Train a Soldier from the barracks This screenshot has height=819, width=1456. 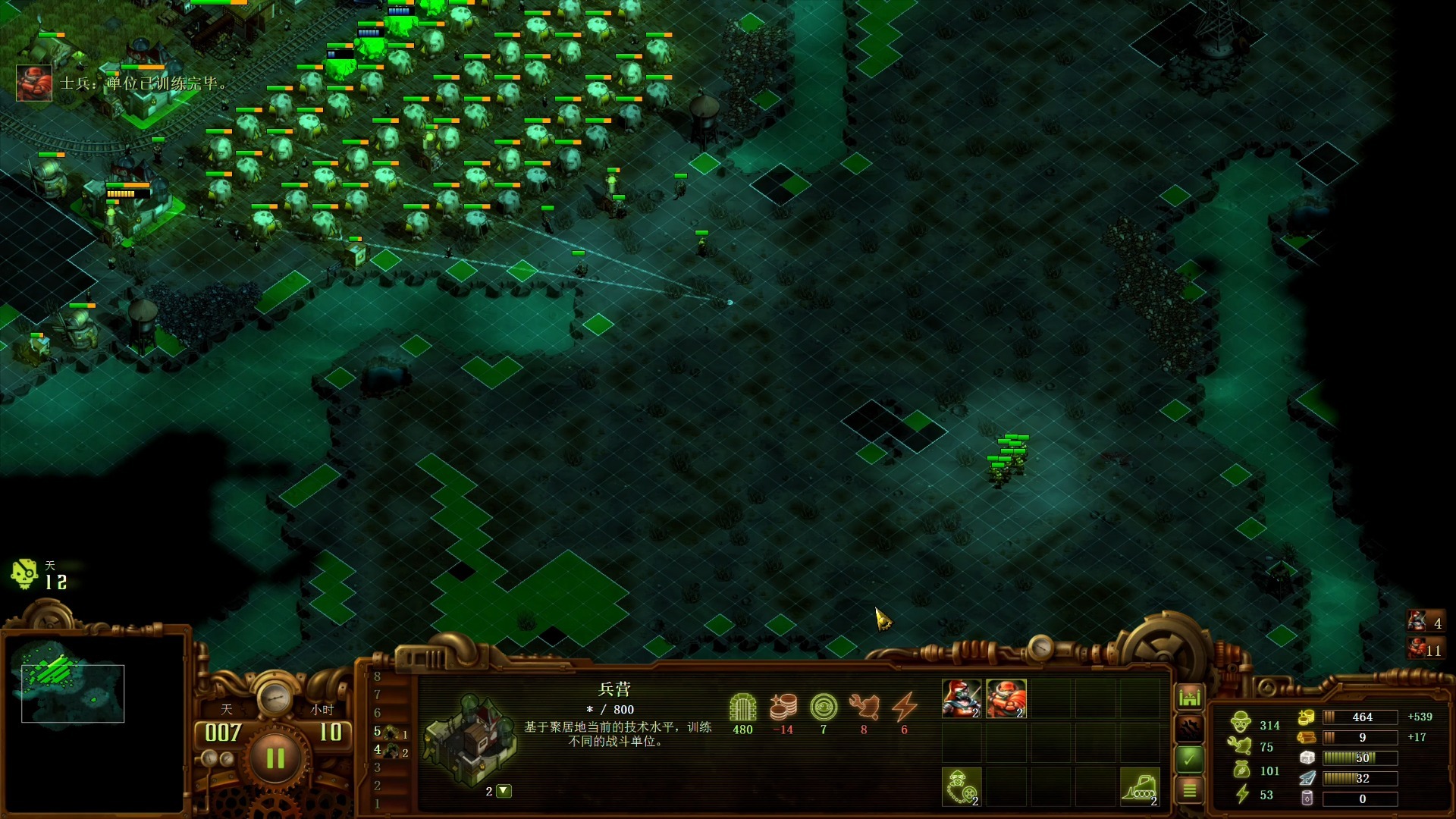[1006, 698]
